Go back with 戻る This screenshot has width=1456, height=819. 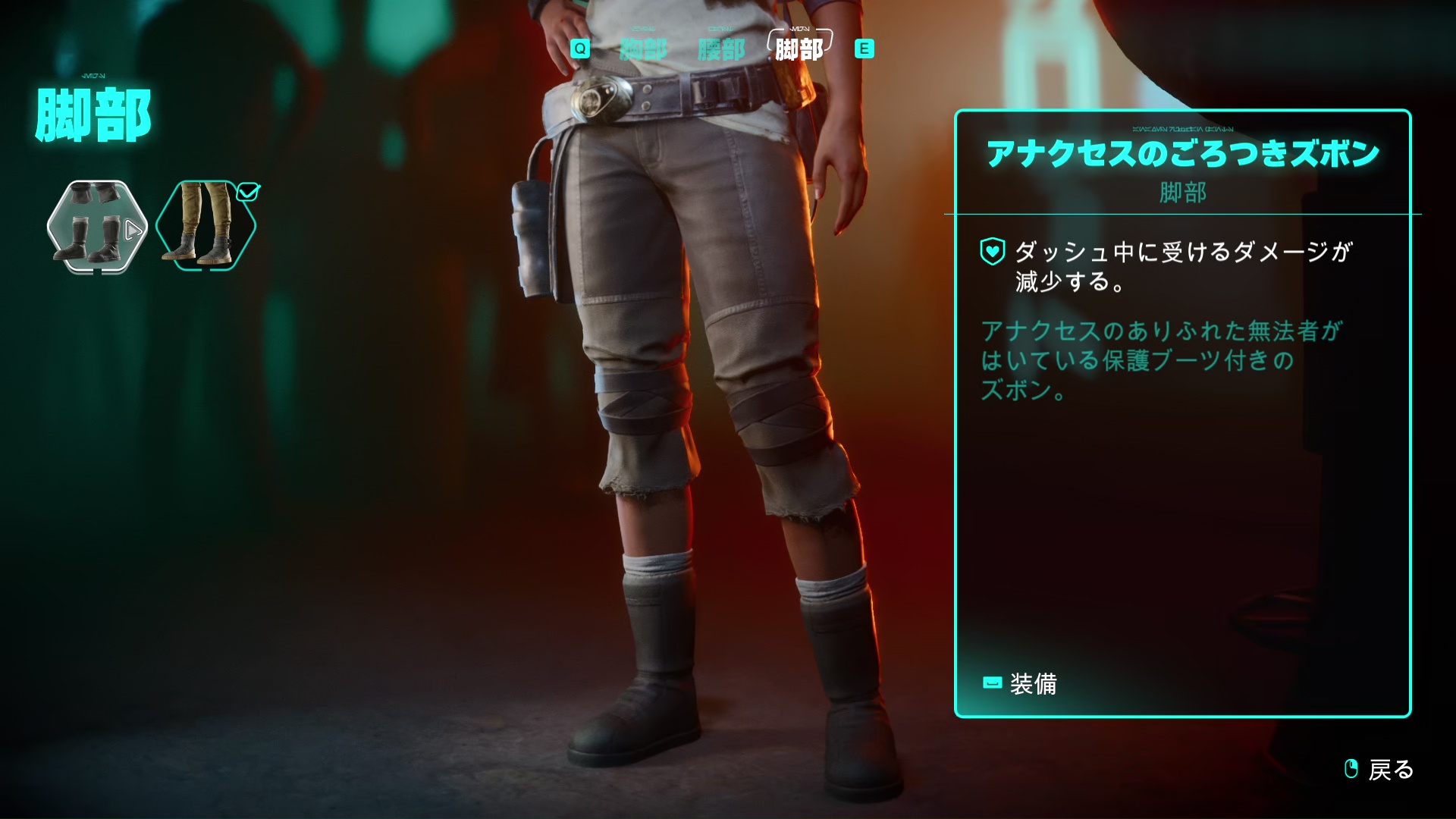pyautogui.click(x=1379, y=770)
